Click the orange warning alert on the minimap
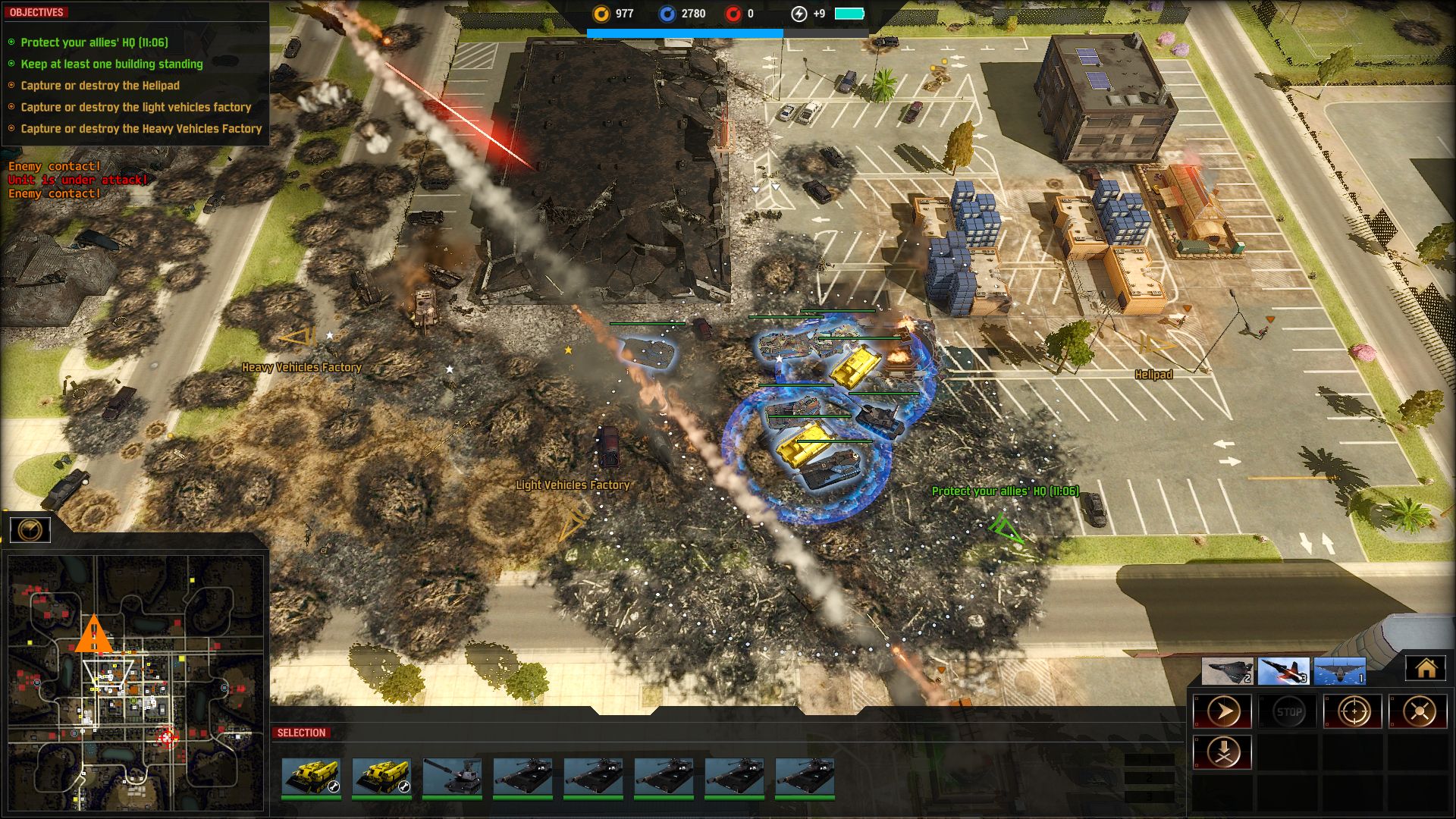 94,635
